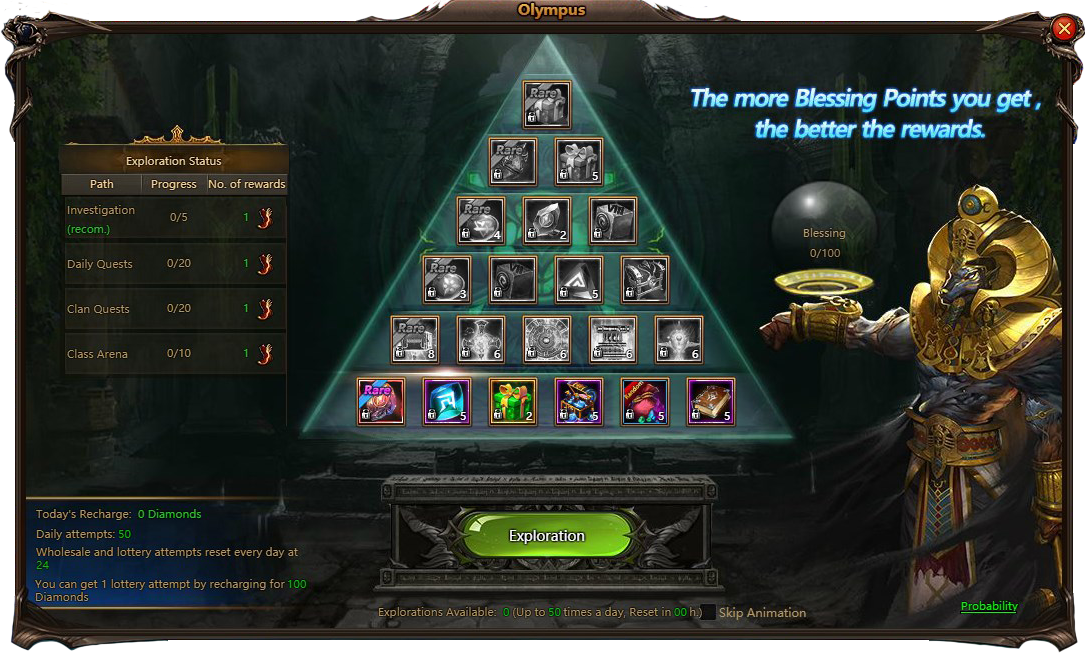View the brown spellbook reward
The image size is (1085, 653).
[x=711, y=401]
